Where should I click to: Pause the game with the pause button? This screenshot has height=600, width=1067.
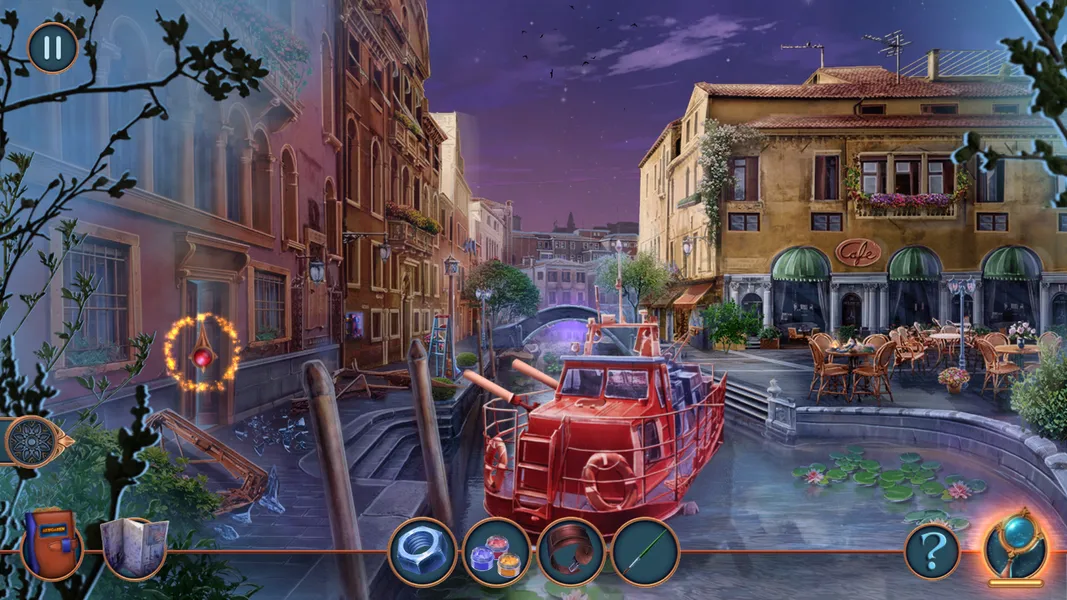(x=53, y=47)
